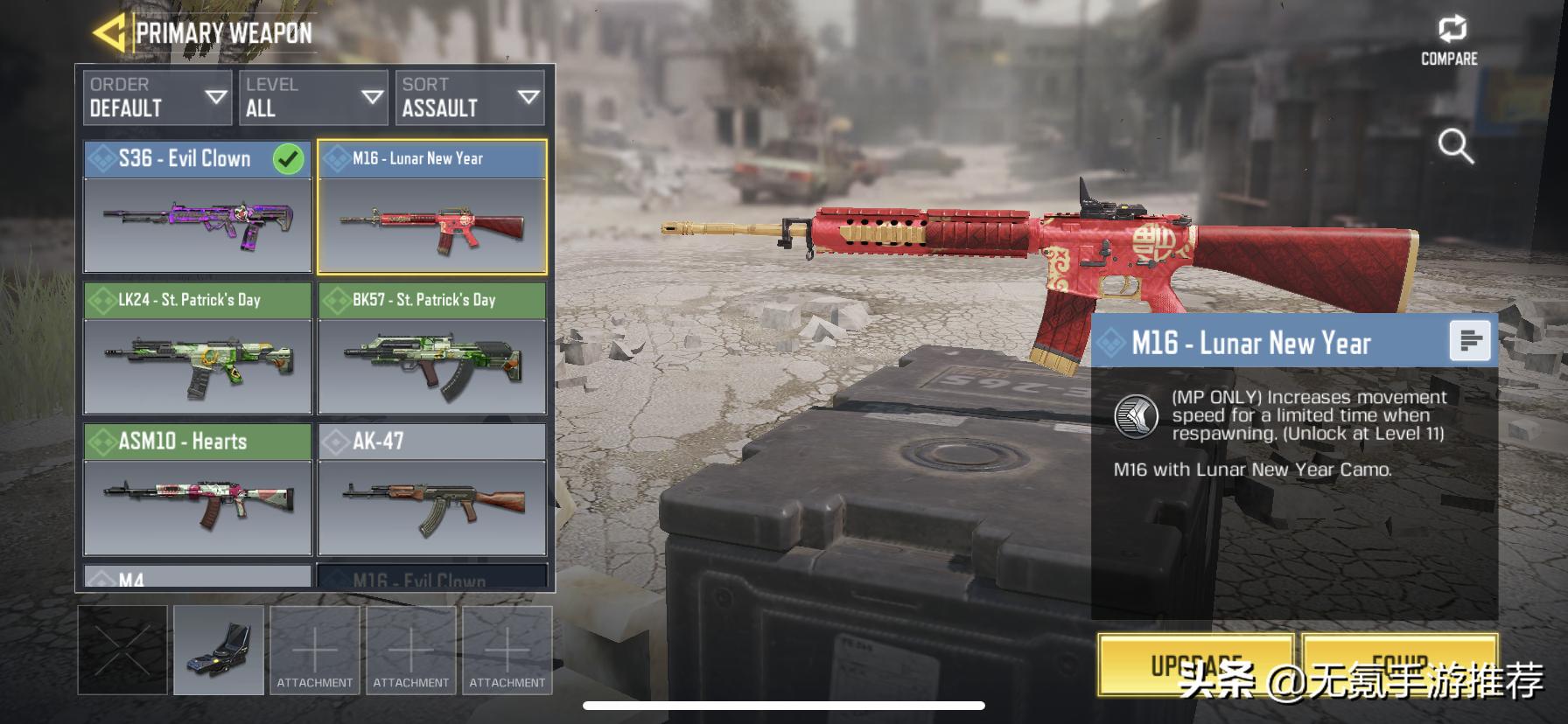This screenshot has height=724, width=1568.
Task: Open the Level All dropdown
Action: [313, 97]
